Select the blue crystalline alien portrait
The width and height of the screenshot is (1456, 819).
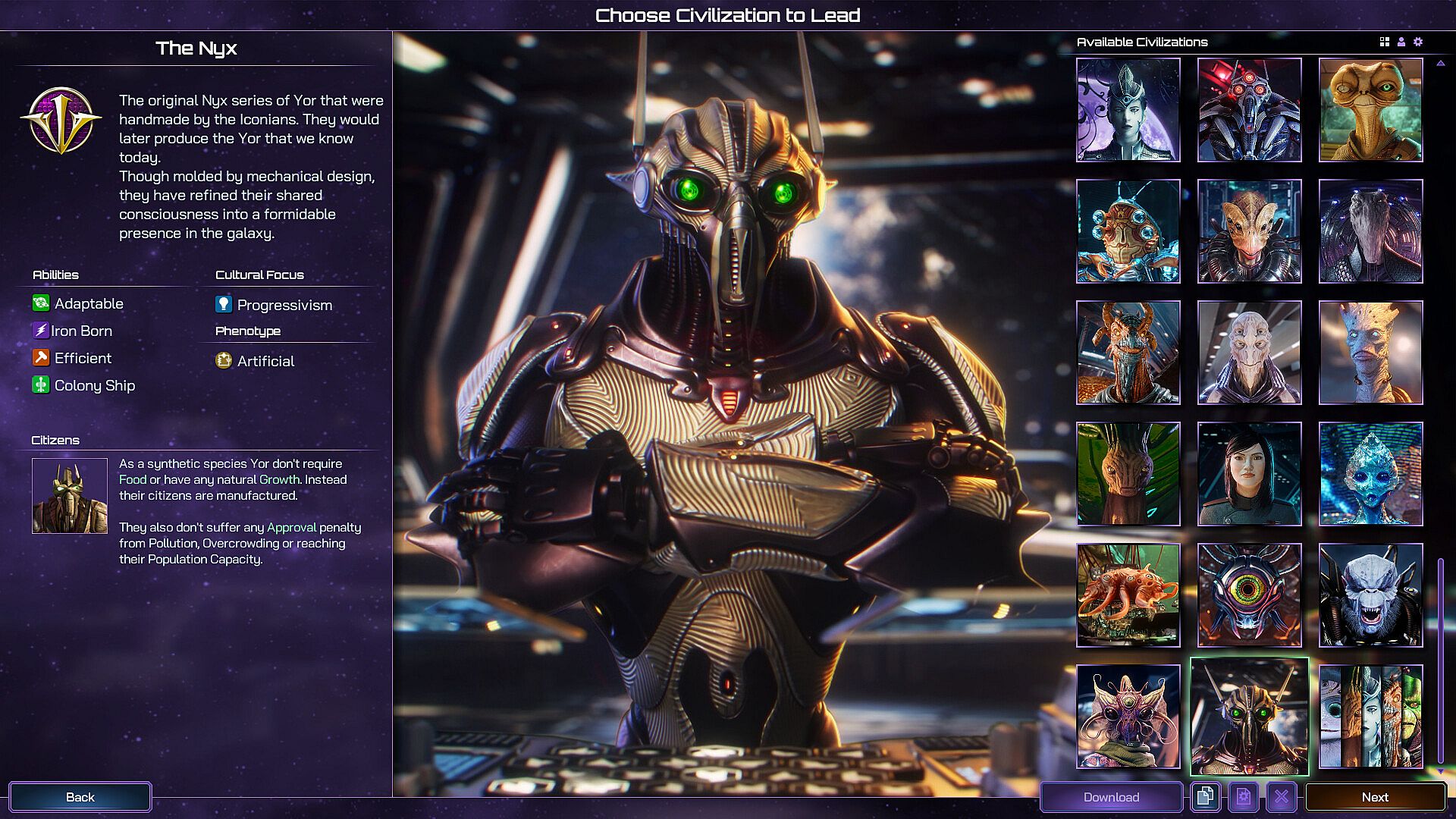point(1370,474)
